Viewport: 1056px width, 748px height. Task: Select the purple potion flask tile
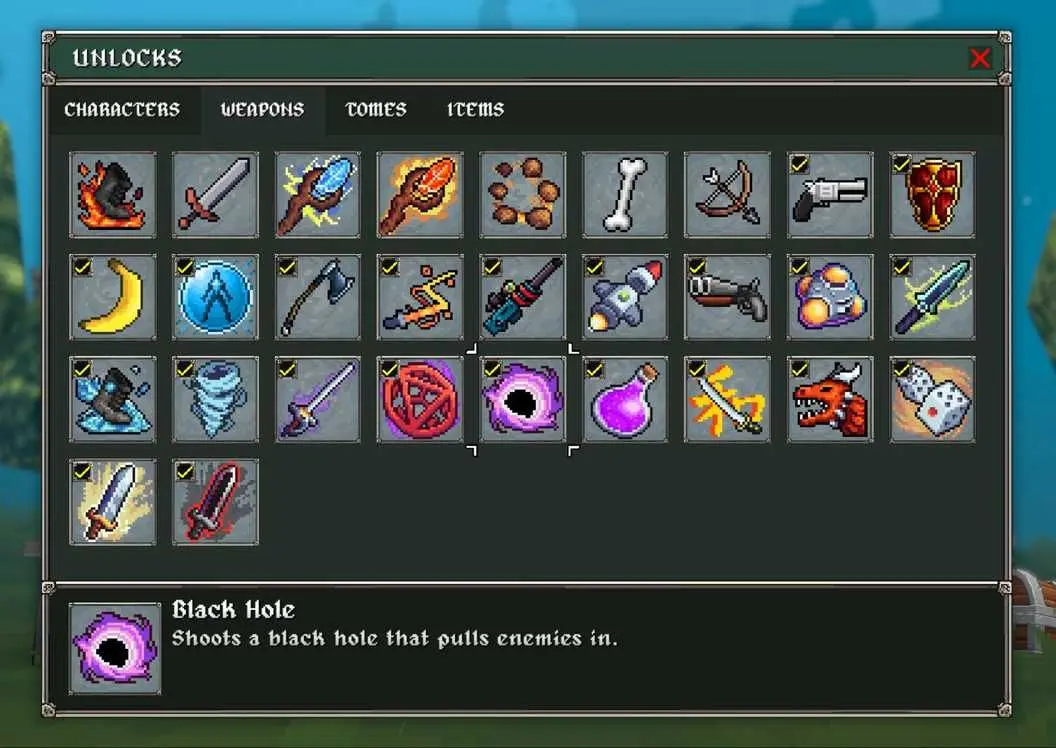click(625, 399)
